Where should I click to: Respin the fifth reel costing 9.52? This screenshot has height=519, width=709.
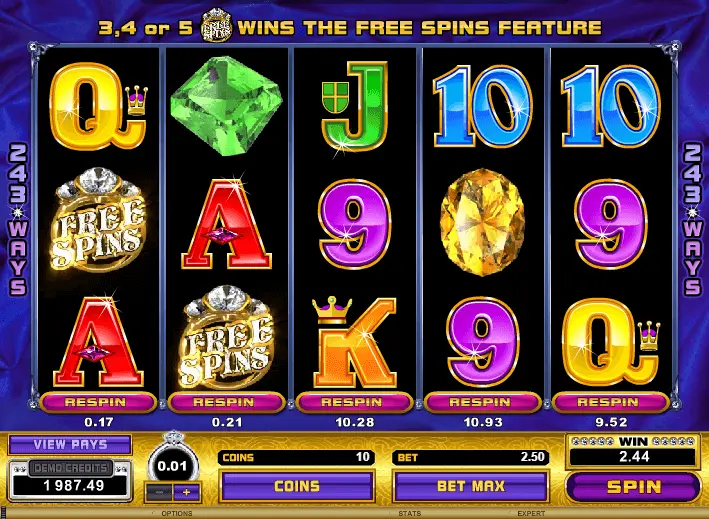click(610, 402)
